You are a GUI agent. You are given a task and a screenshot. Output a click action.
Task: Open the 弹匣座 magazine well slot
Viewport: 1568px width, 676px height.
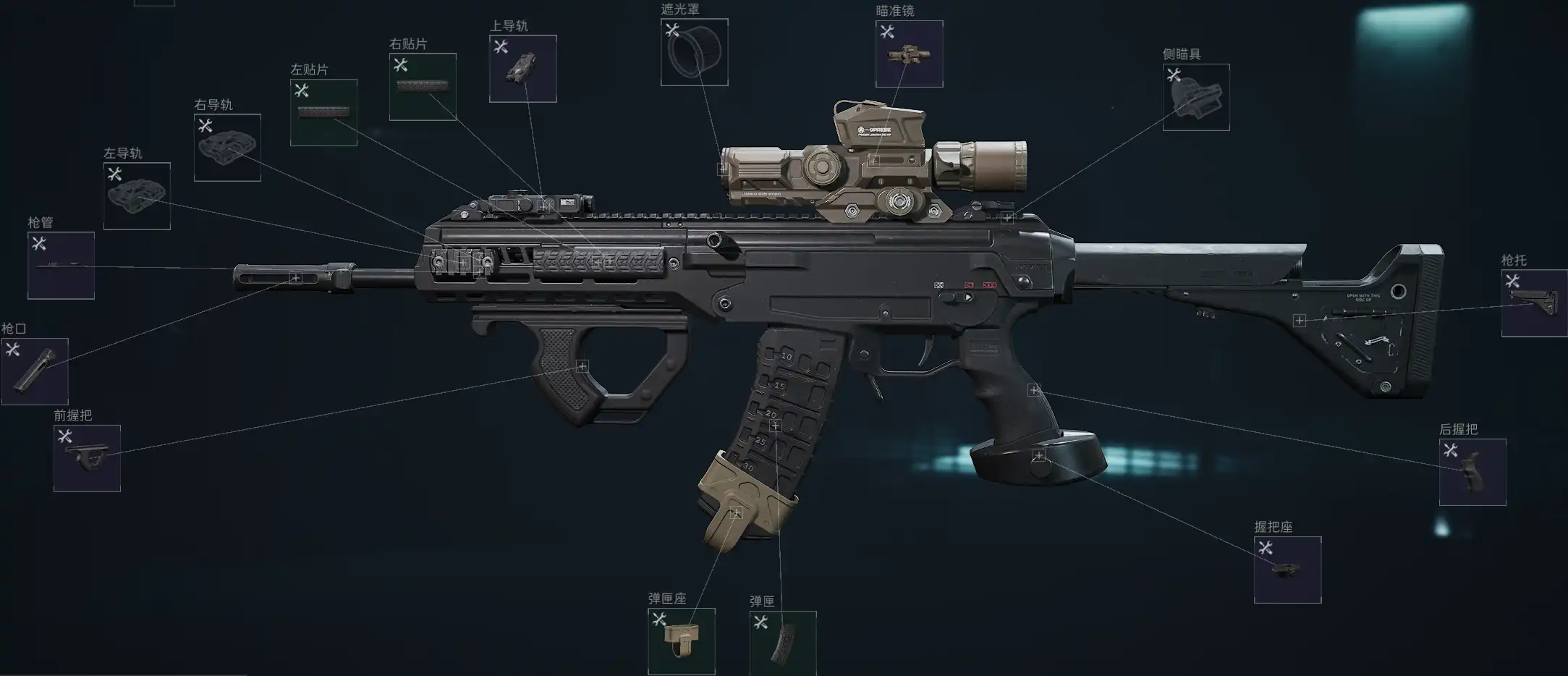coord(681,641)
